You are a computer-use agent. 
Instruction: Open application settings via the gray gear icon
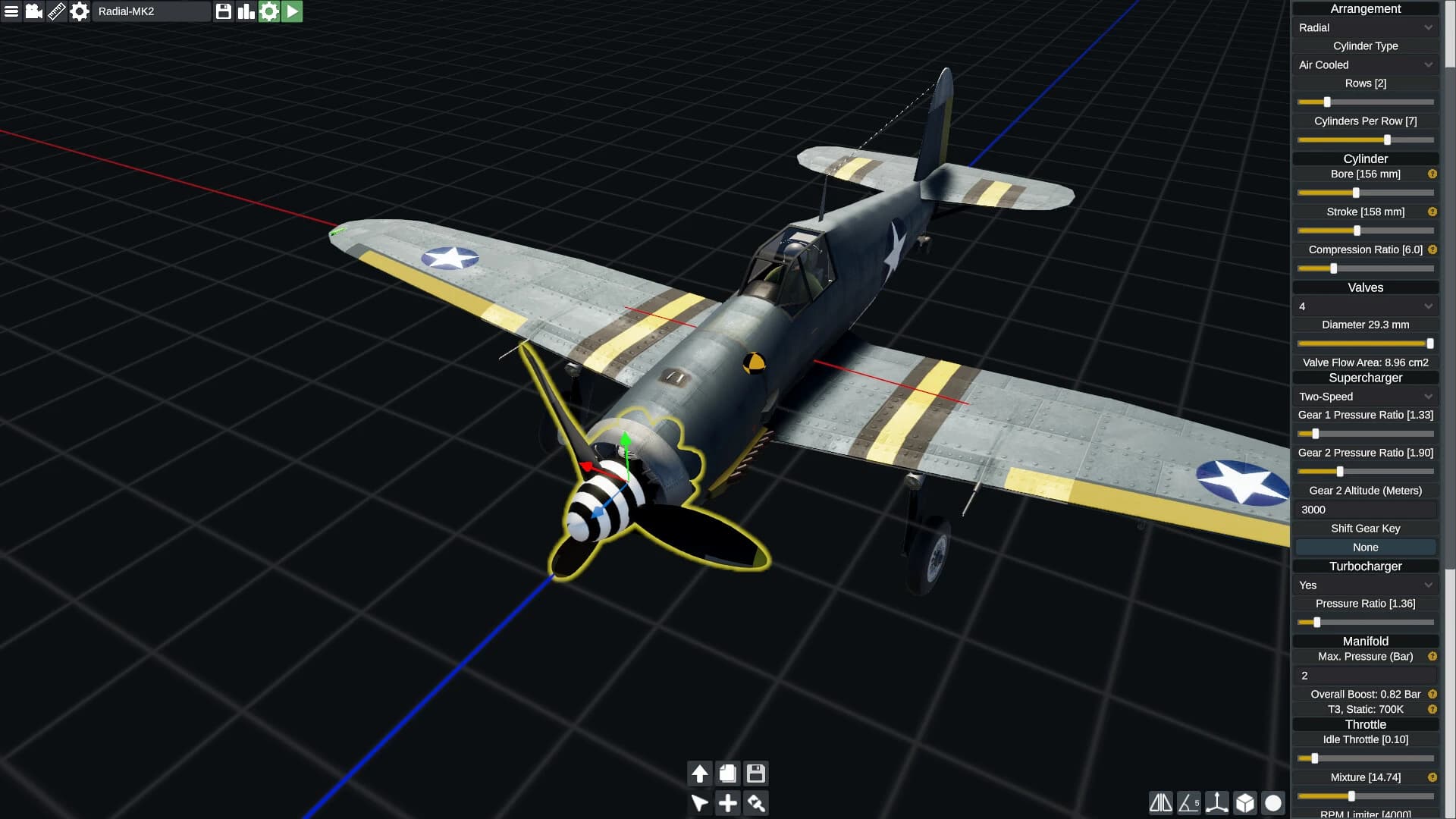79,11
